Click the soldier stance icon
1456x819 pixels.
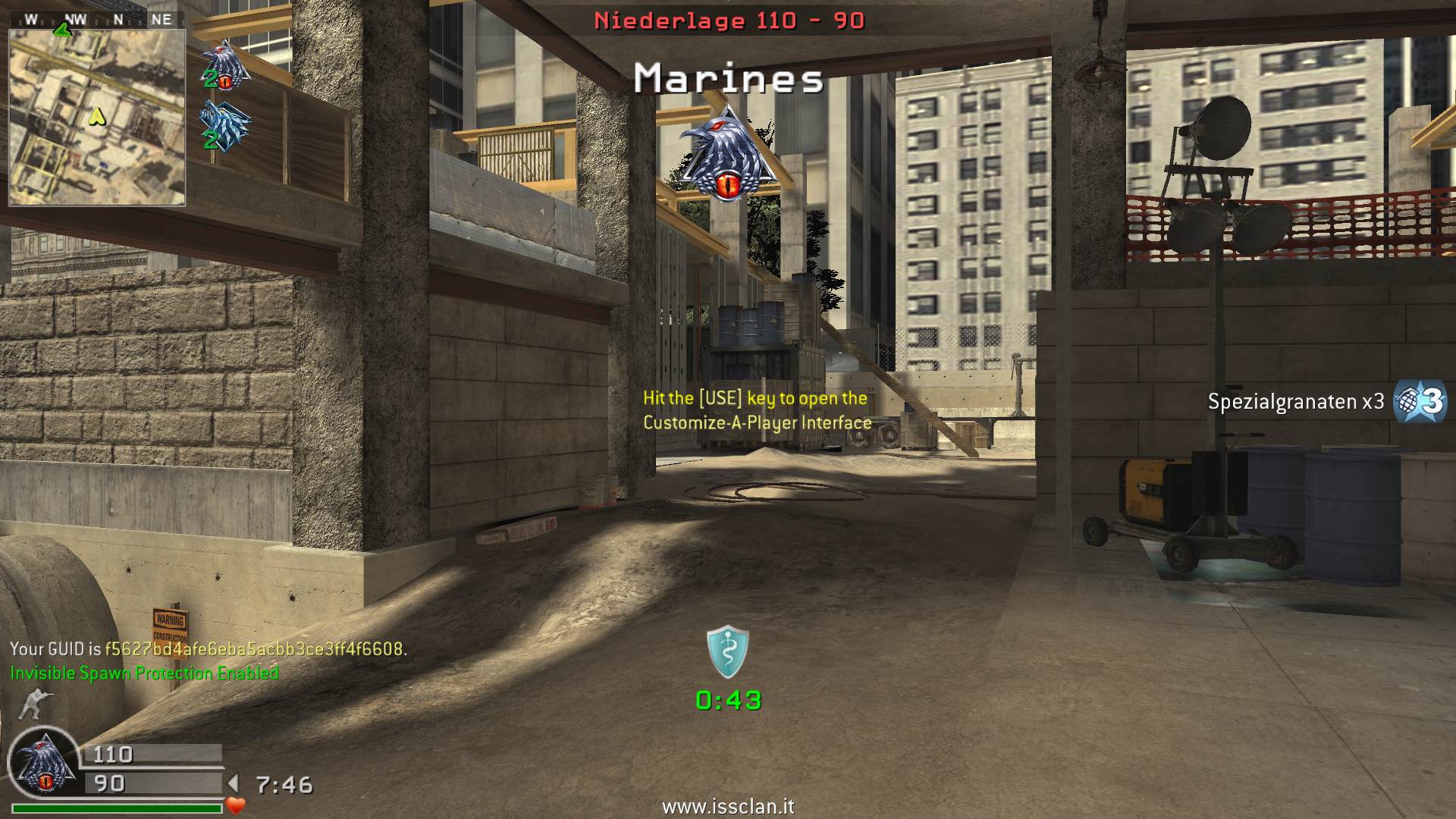[x=31, y=704]
